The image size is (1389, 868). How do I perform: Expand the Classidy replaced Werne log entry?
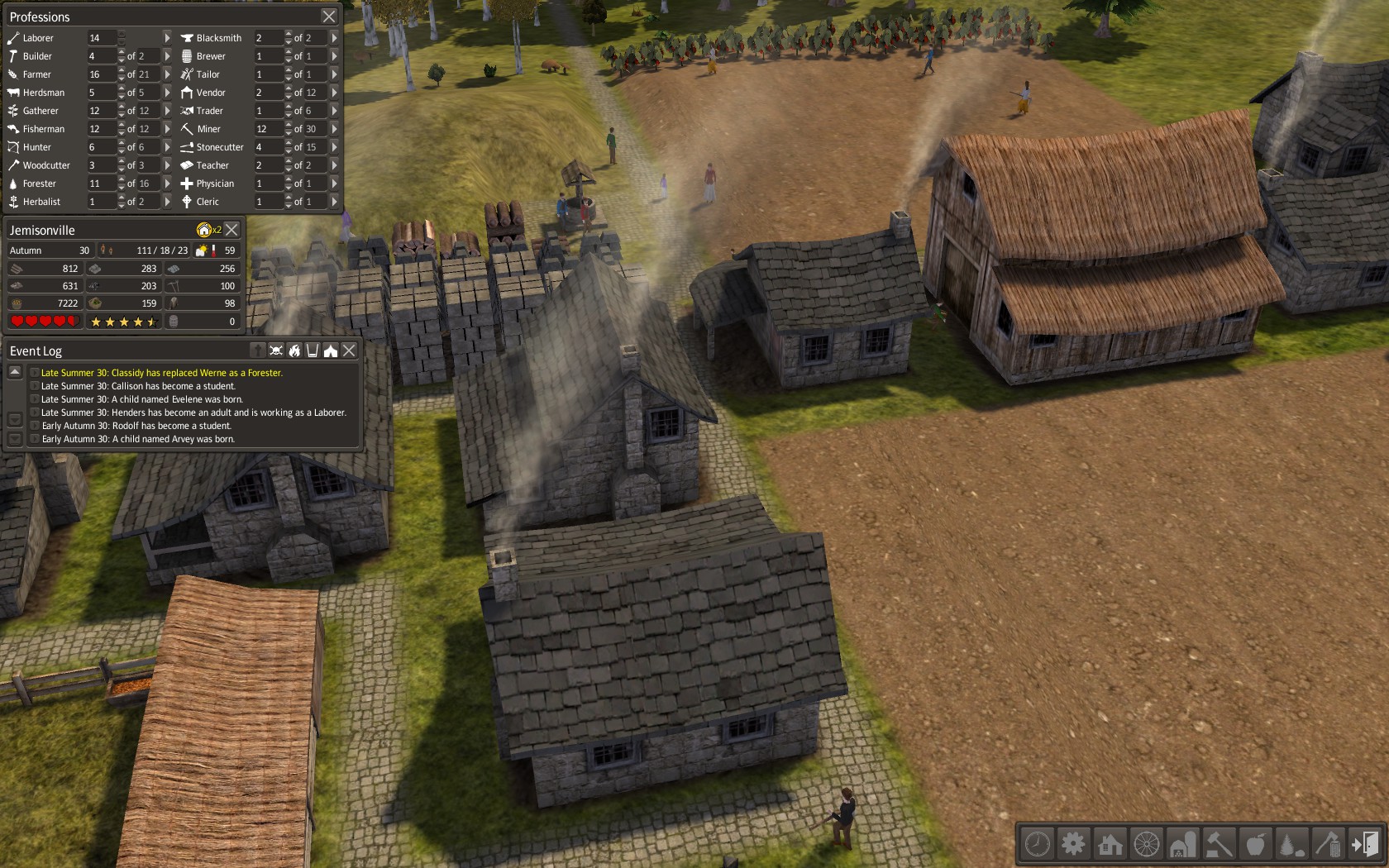[x=35, y=373]
